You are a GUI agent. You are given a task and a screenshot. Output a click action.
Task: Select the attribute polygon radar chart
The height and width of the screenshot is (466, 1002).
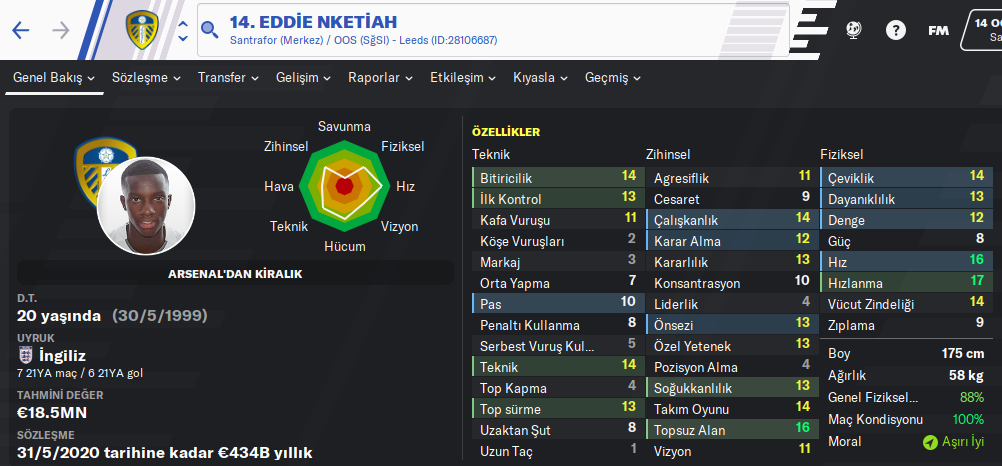pyautogui.click(x=344, y=185)
